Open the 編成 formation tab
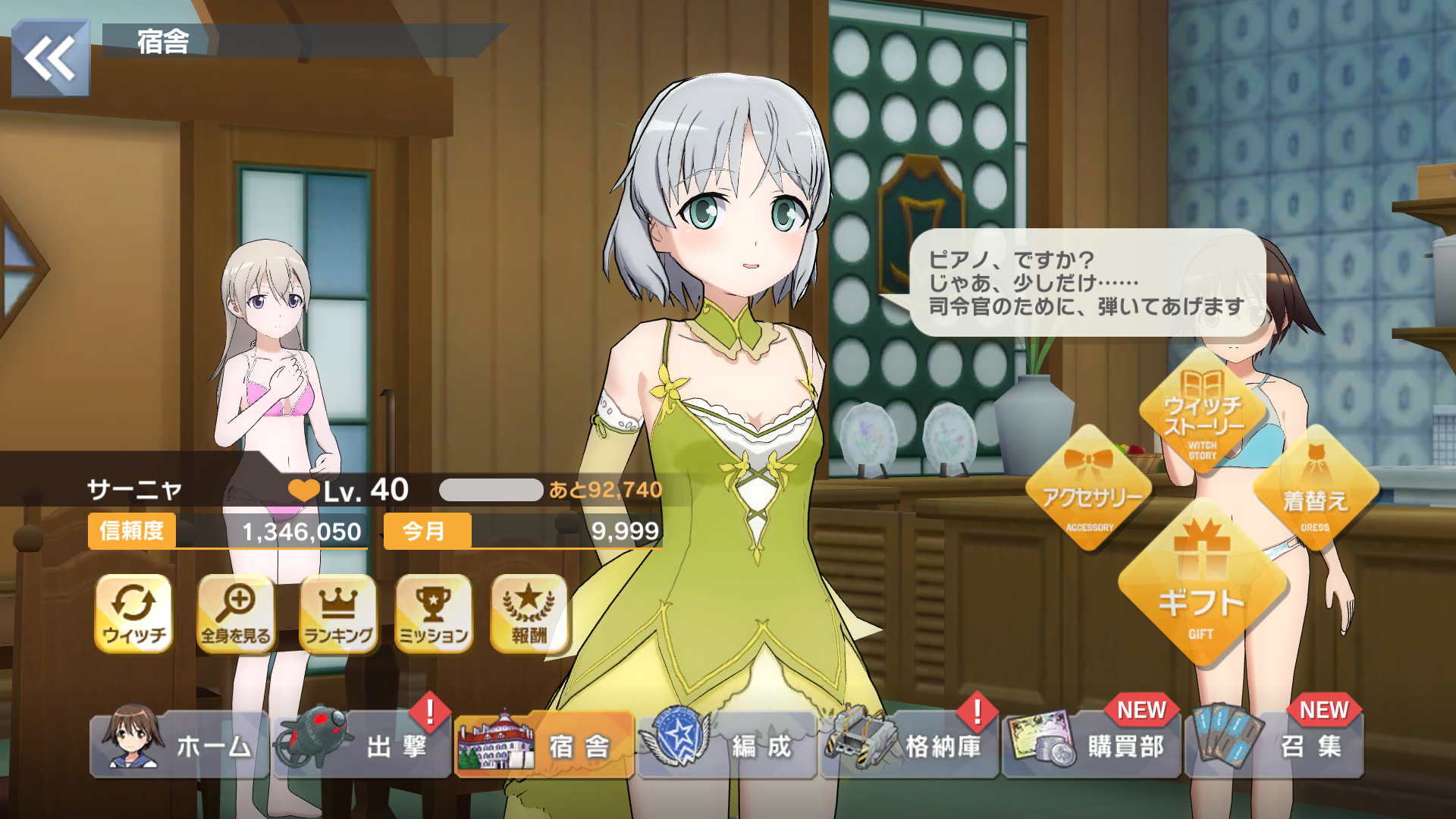This screenshot has width=1456, height=819. [x=727, y=745]
